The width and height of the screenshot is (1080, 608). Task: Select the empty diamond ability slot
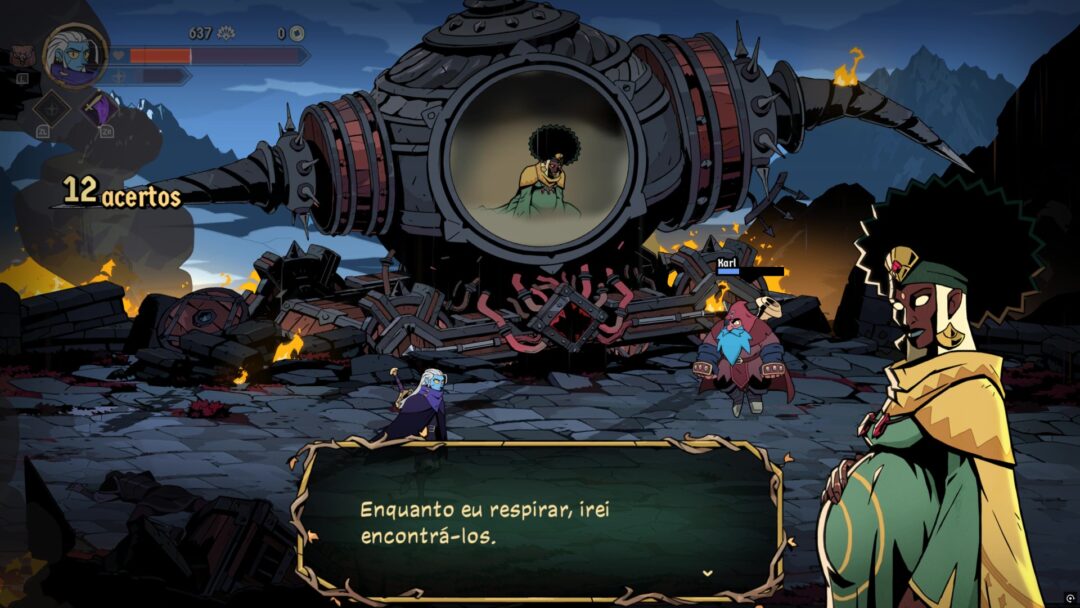[50, 108]
